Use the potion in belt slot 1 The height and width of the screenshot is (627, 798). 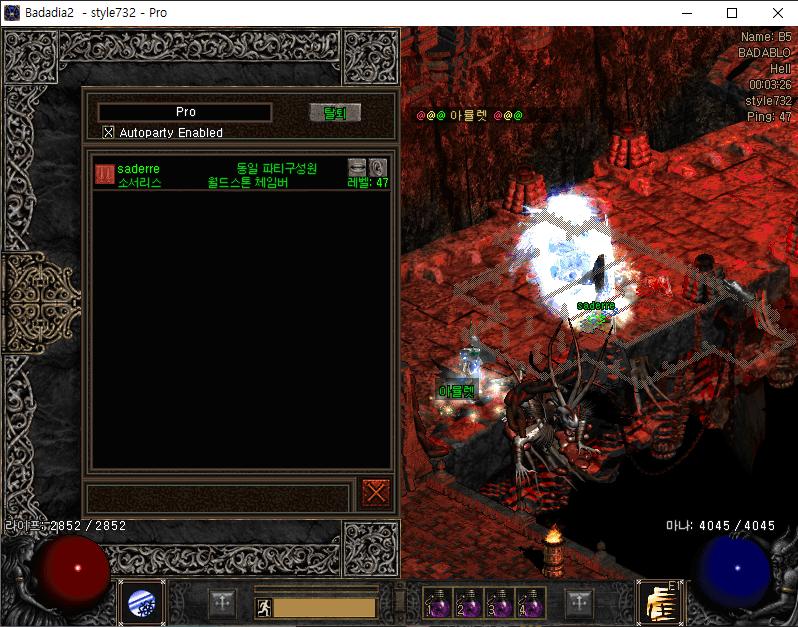coord(437,602)
